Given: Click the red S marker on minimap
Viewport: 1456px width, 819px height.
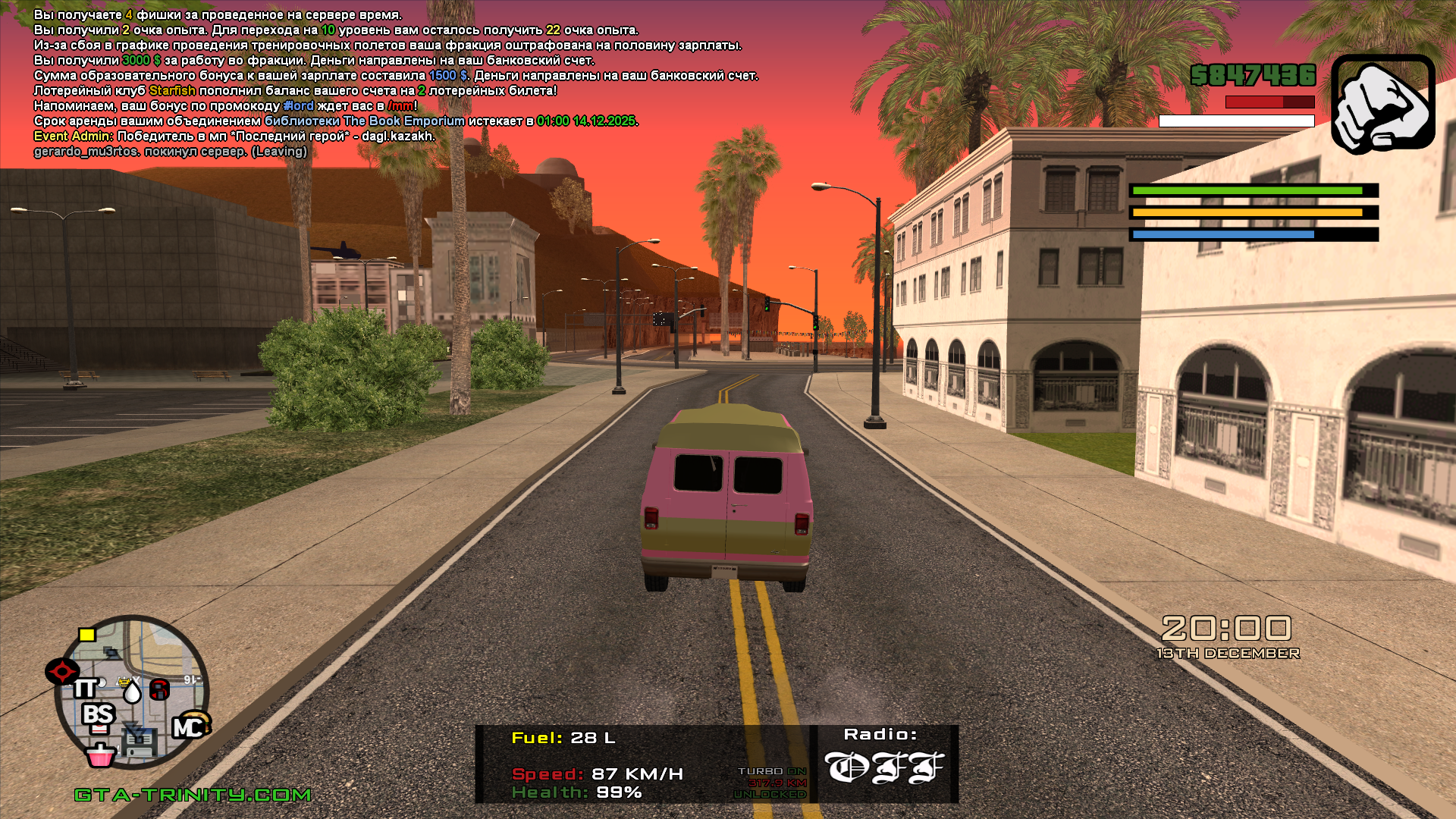Looking at the screenshot, I should pos(159,689).
